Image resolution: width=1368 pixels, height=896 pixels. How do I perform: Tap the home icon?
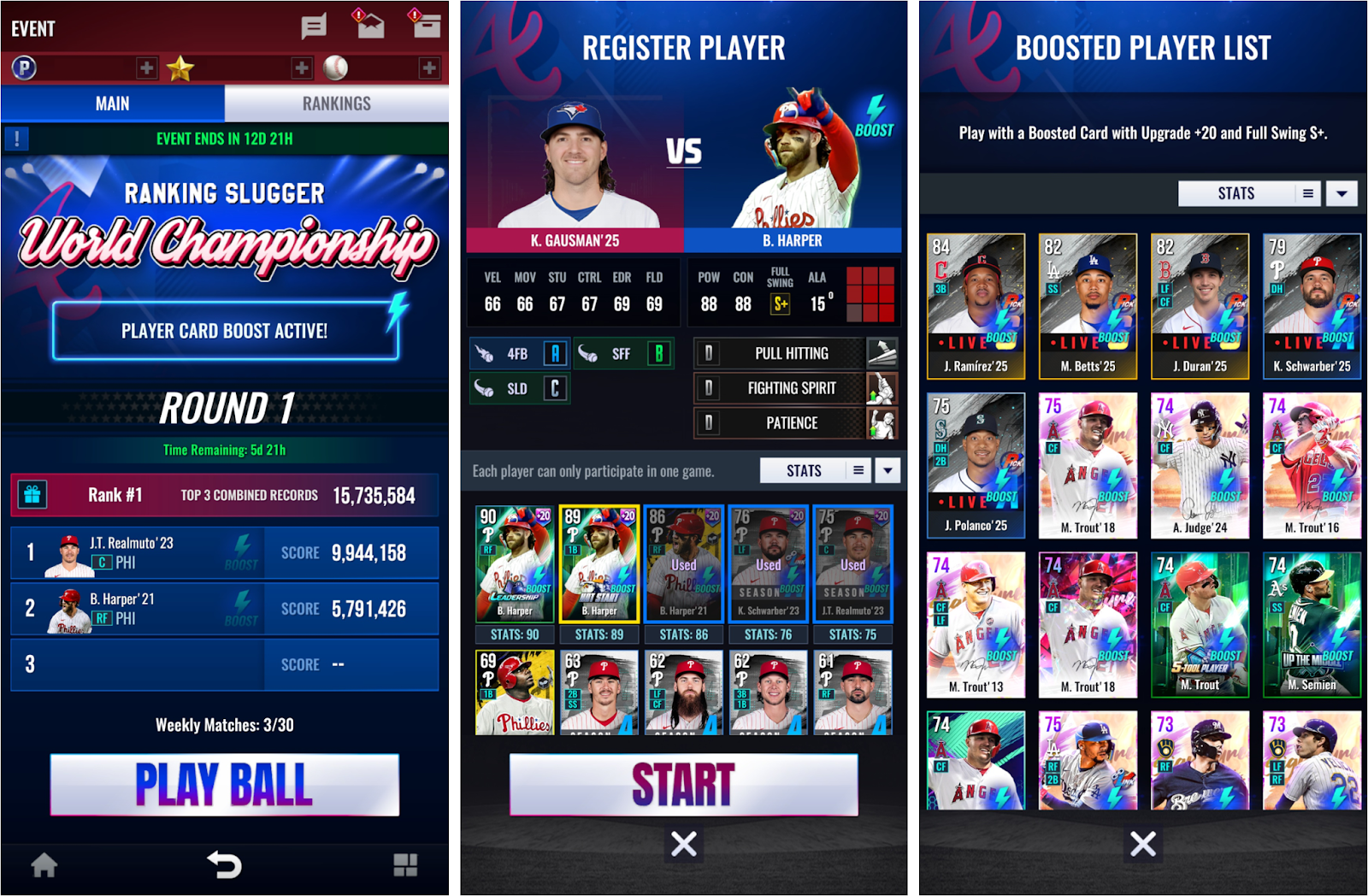tap(44, 865)
